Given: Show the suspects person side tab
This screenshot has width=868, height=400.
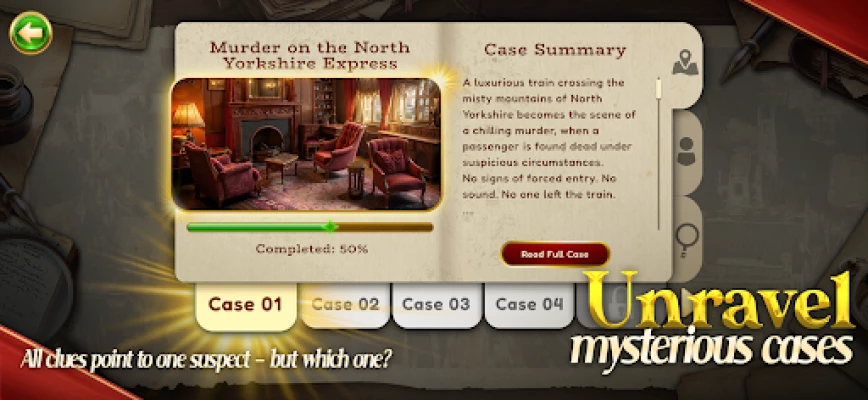Looking at the screenshot, I should 686,152.
